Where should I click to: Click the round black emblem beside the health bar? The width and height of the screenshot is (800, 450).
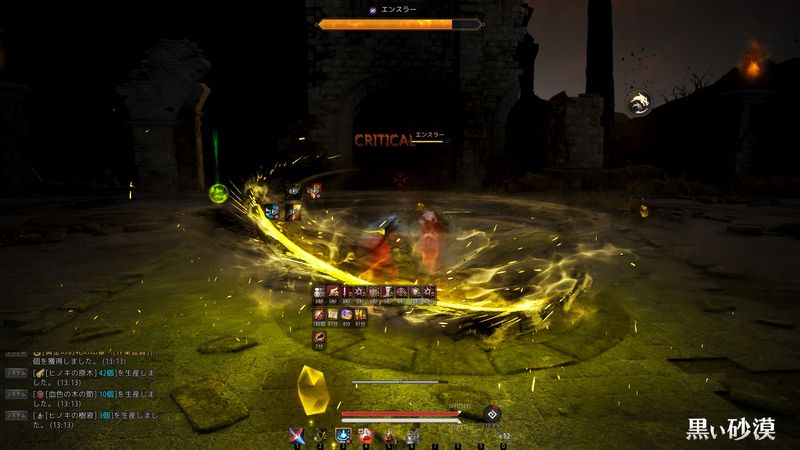pyautogui.click(x=491, y=413)
